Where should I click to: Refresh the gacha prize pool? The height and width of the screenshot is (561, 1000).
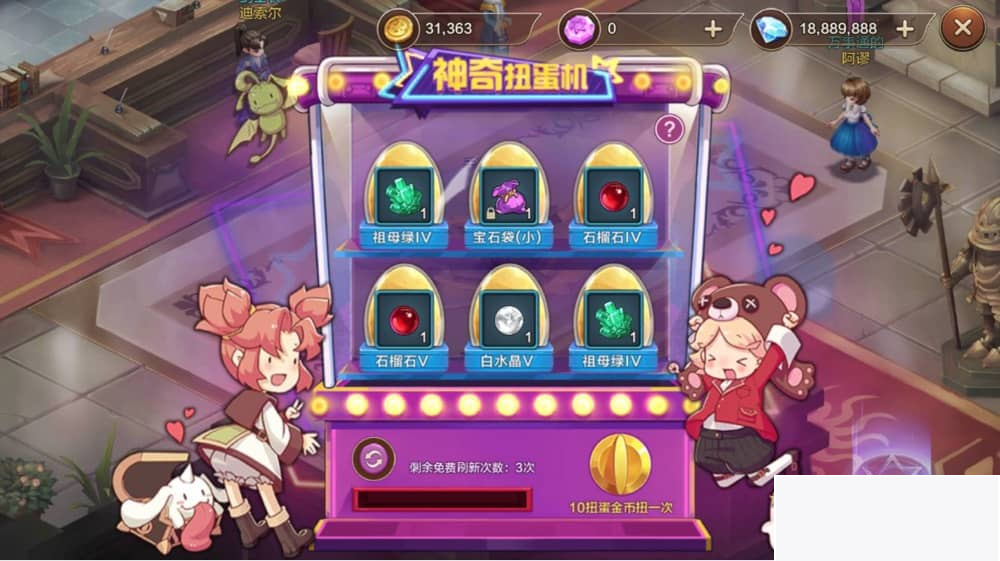tap(373, 459)
